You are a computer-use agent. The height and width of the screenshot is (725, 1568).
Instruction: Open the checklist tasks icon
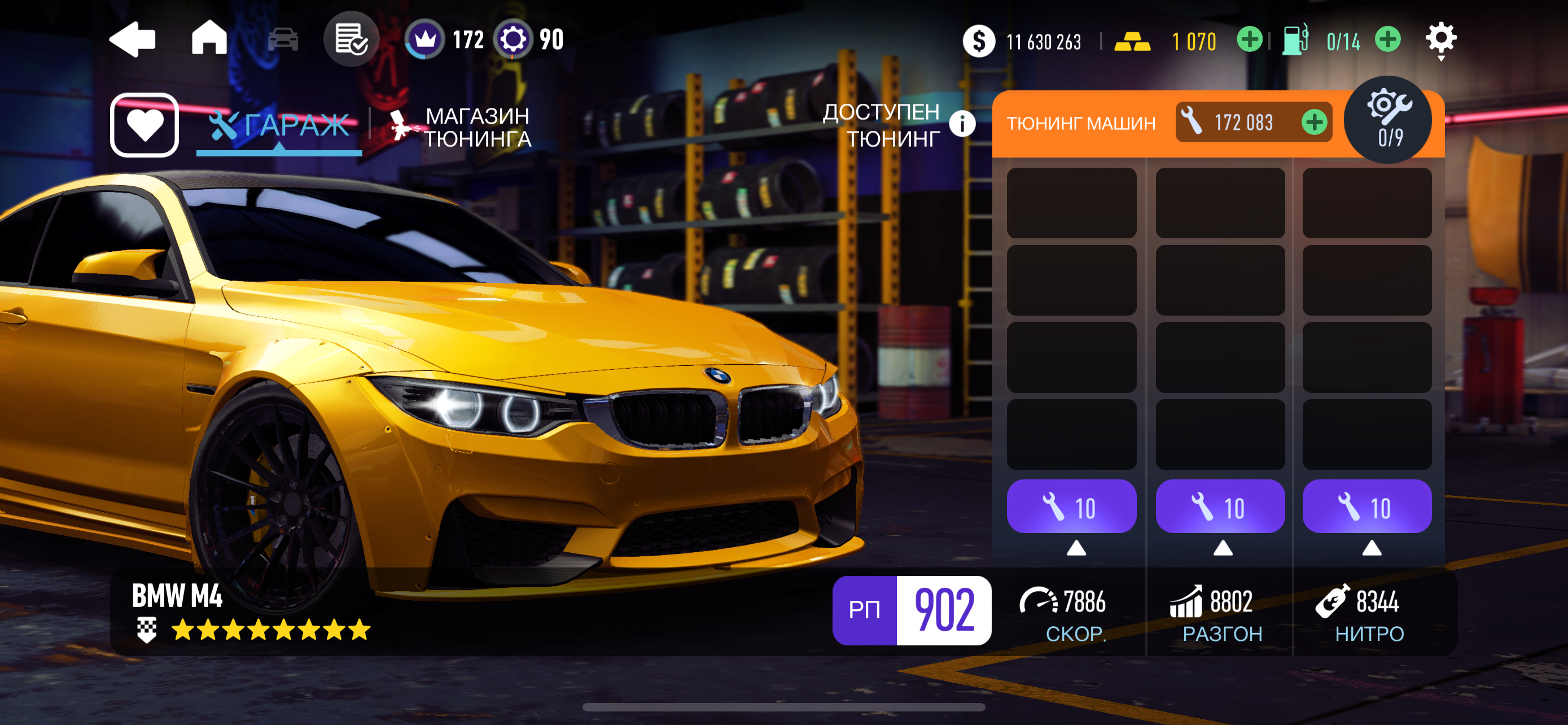[x=351, y=40]
